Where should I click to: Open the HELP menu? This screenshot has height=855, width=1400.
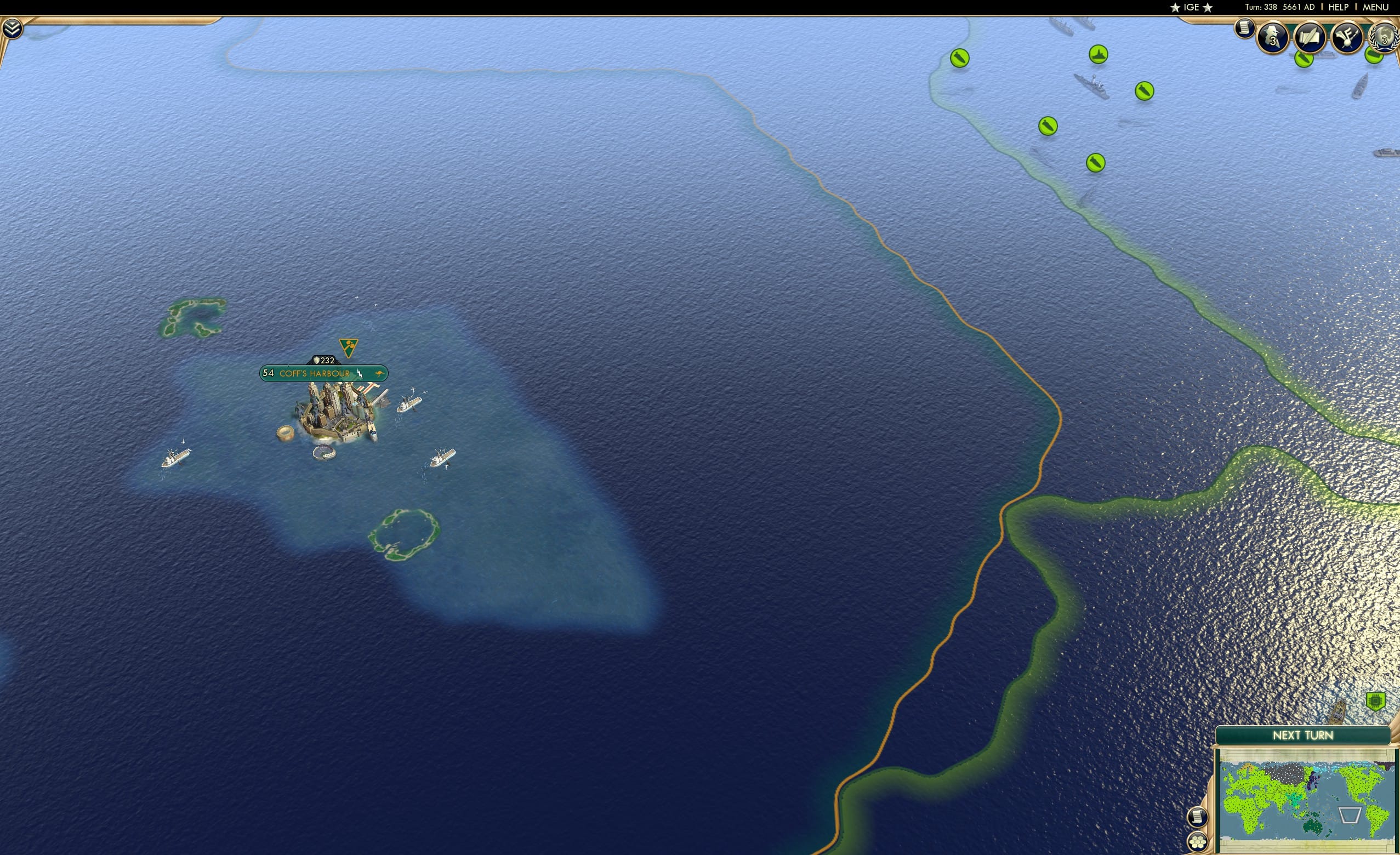coord(1338,7)
